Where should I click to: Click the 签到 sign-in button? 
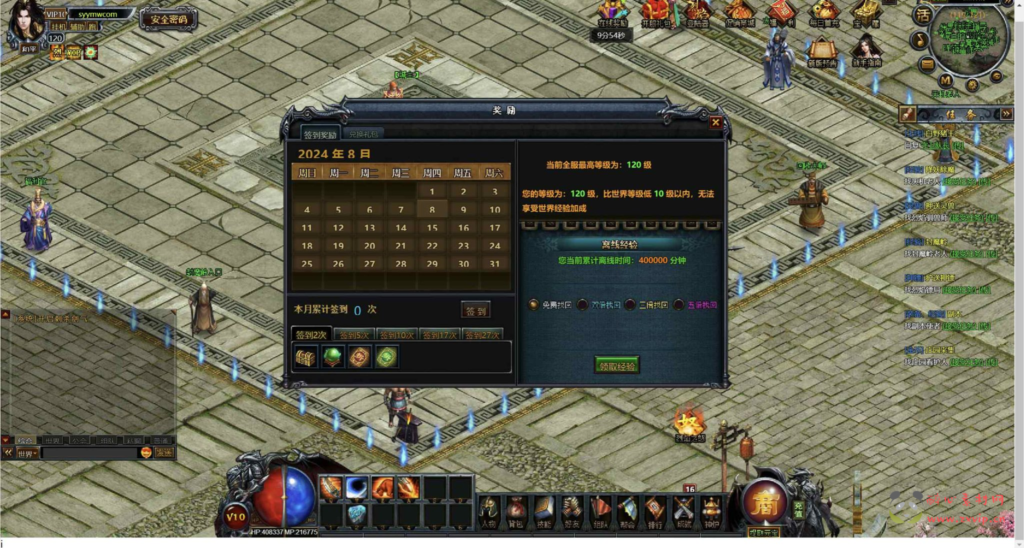(x=476, y=310)
